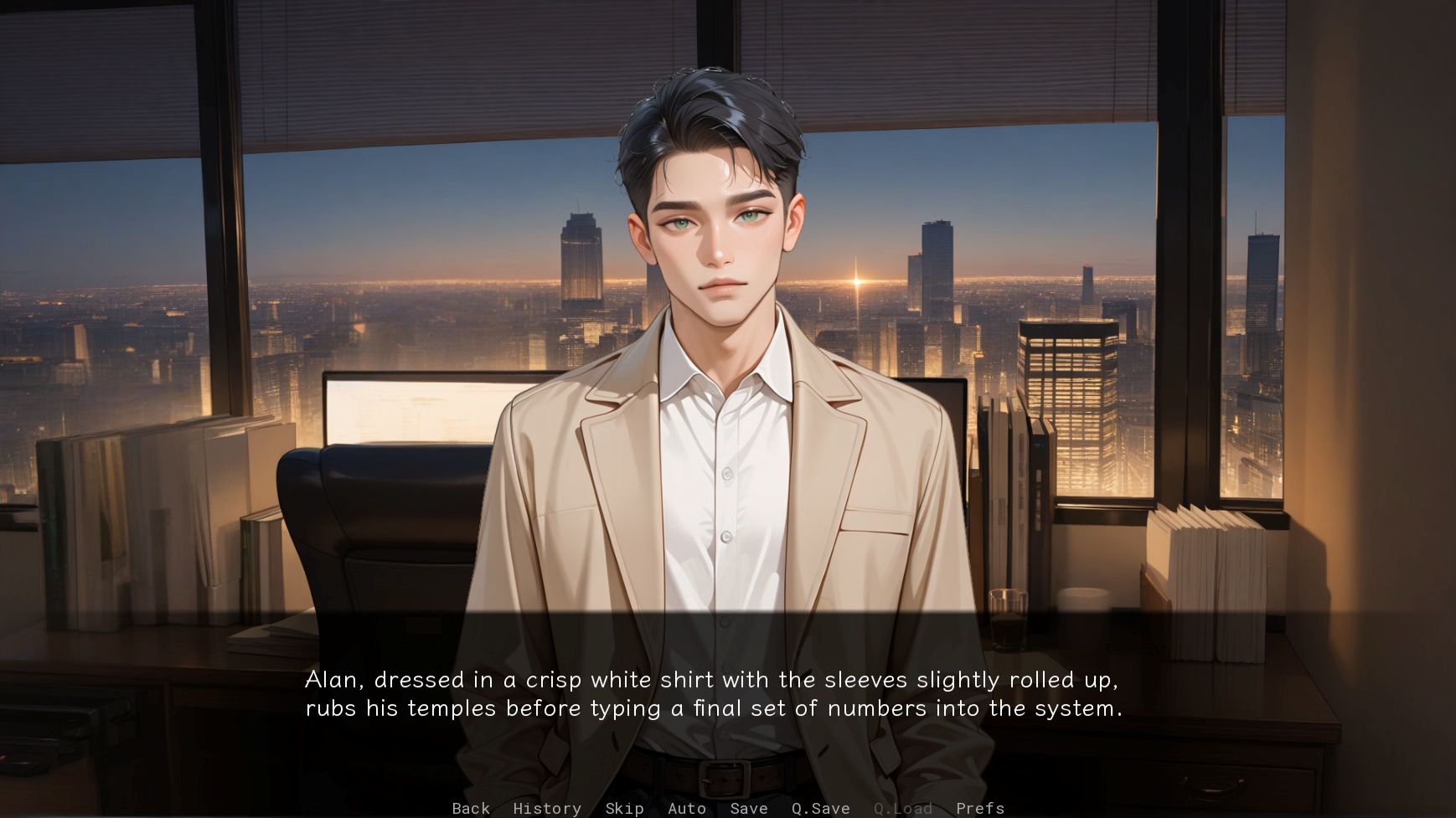Open the Prefs menu
1456x818 pixels.
click(x=980, y=808)
